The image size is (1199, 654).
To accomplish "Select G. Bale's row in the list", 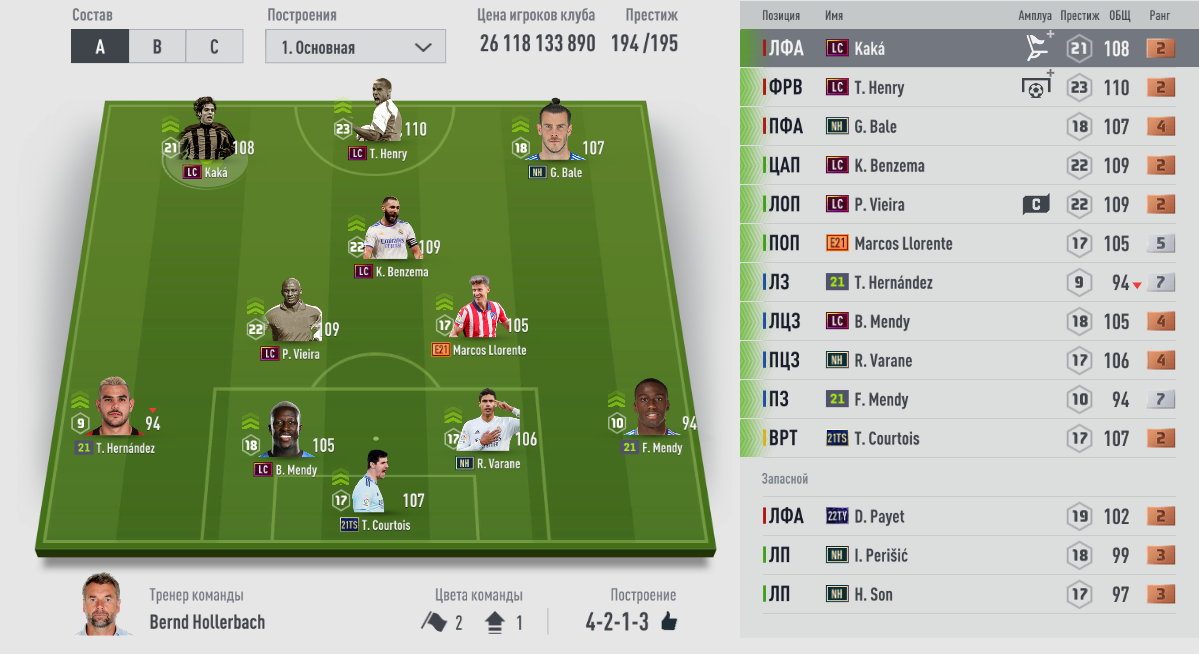I will [x=968, y=127].
